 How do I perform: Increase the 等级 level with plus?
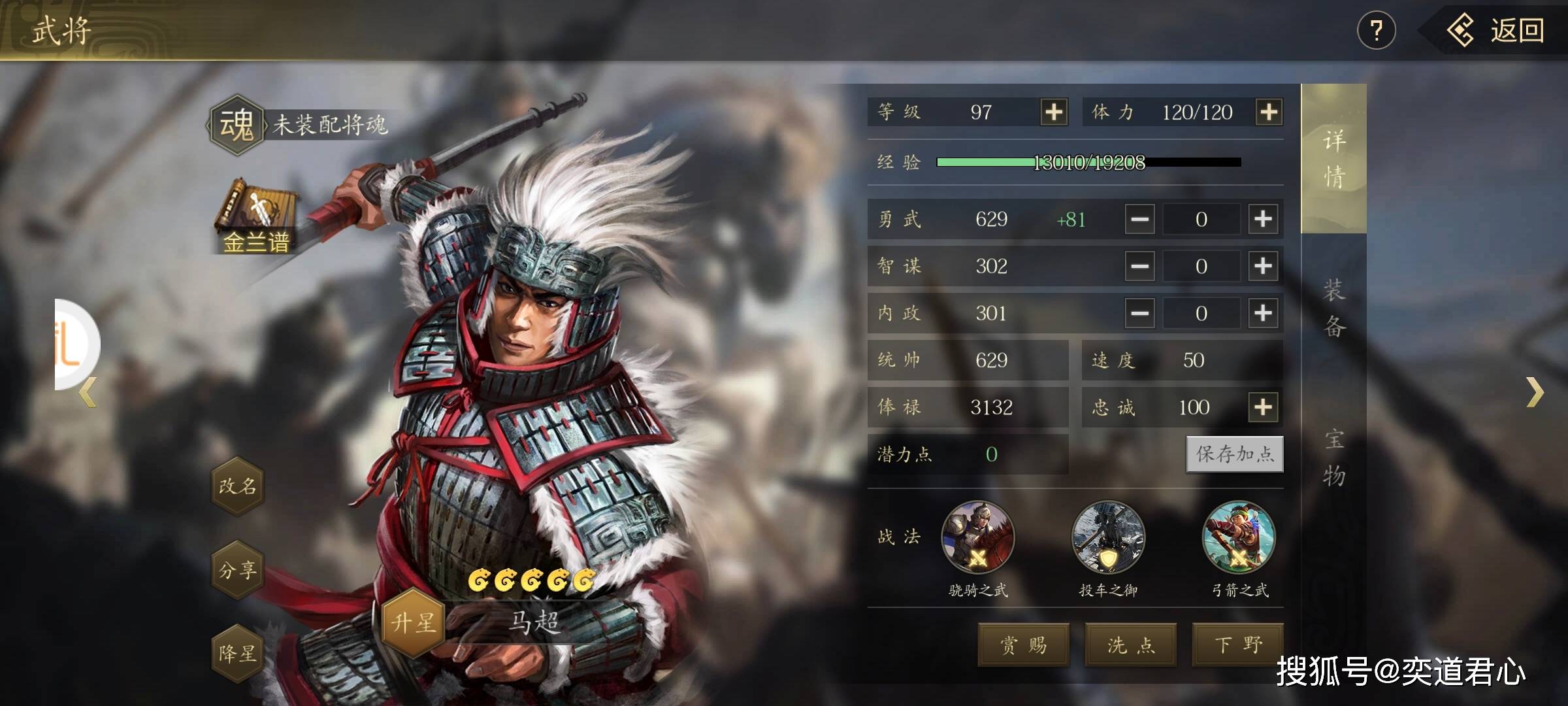click(1053, 112)
